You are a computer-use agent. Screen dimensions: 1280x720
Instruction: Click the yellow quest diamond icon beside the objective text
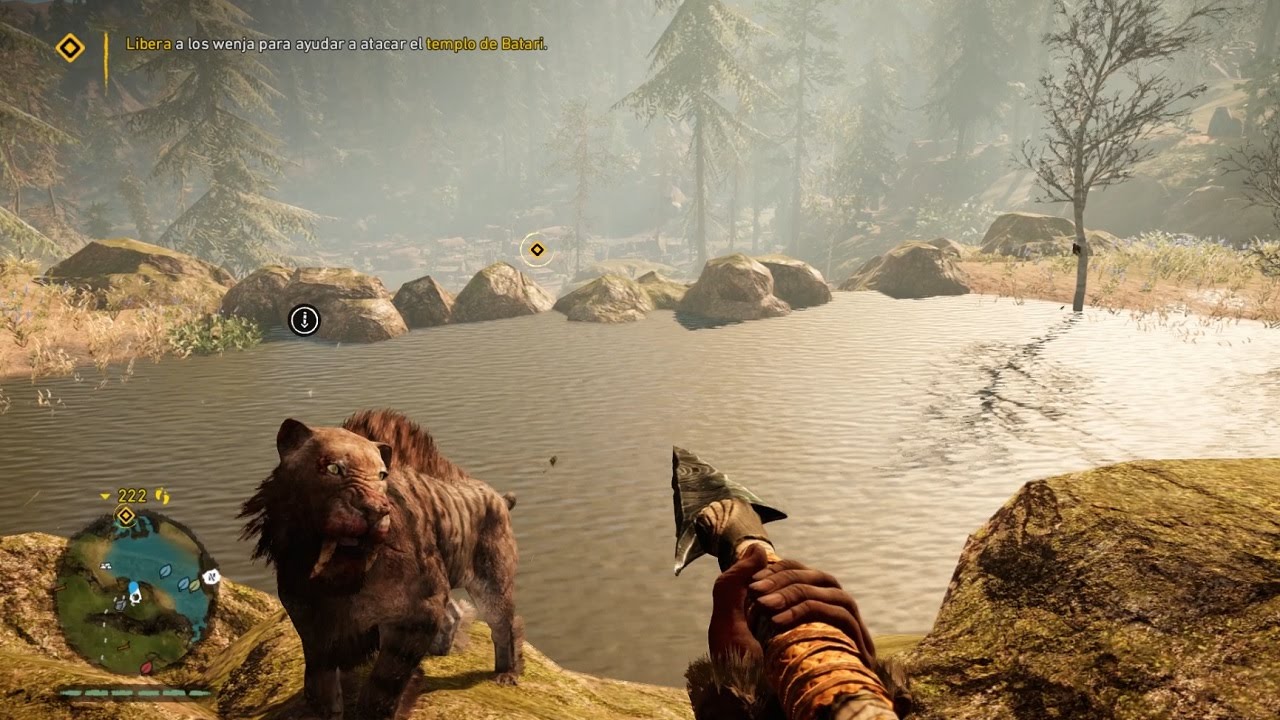tap(69, 47)
